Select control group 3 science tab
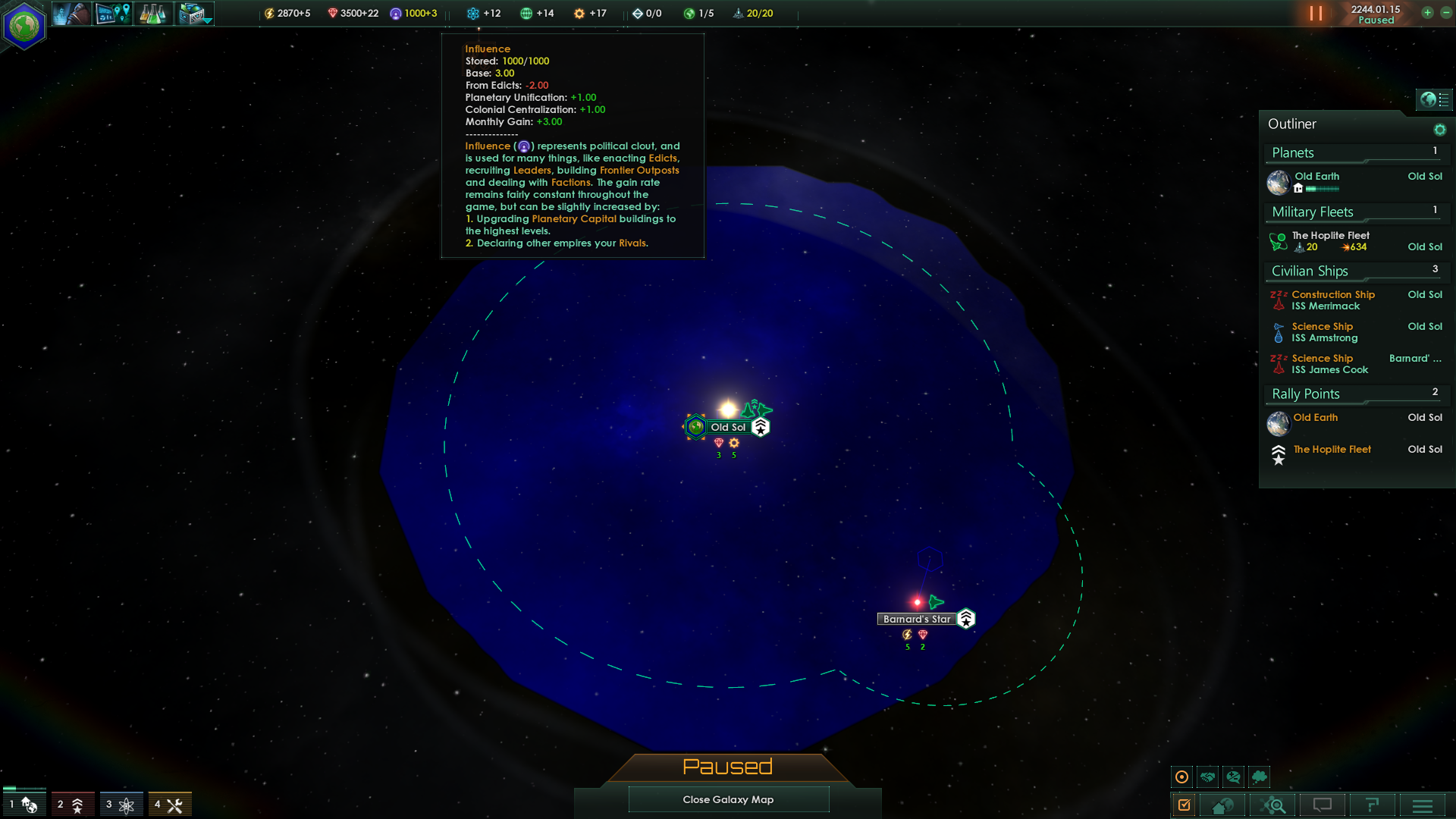Viewport: 1456px width, 819px height. (x=121, y=804)
